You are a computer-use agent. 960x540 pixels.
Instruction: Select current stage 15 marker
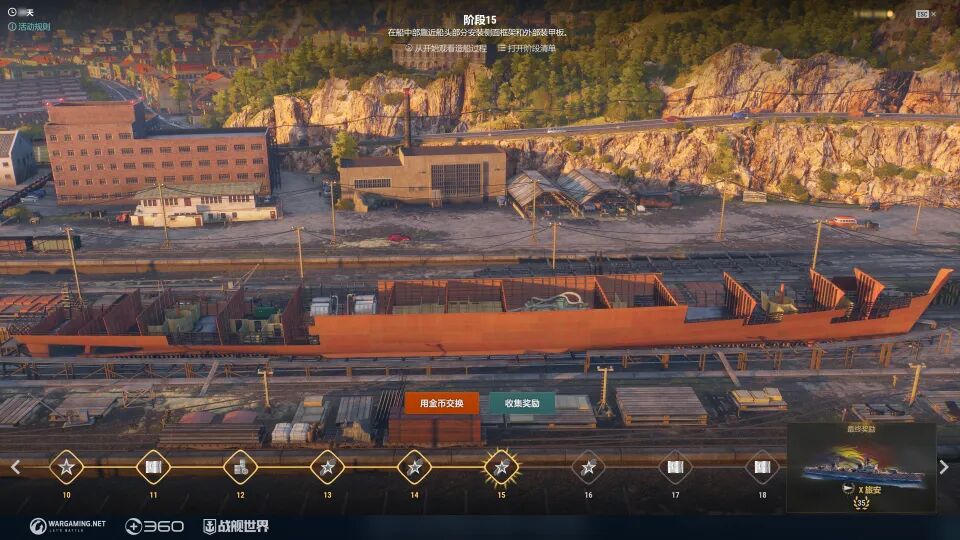tap(501, 466)
